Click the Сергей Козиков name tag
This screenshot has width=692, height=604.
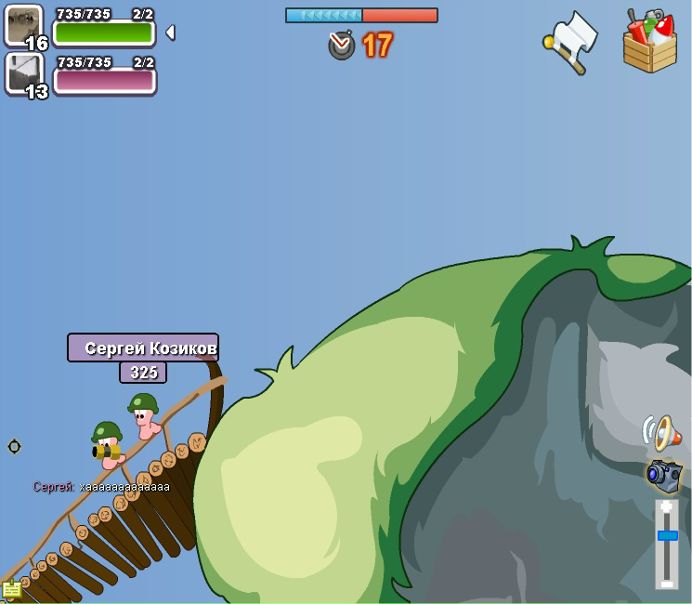tap(142, 348)
